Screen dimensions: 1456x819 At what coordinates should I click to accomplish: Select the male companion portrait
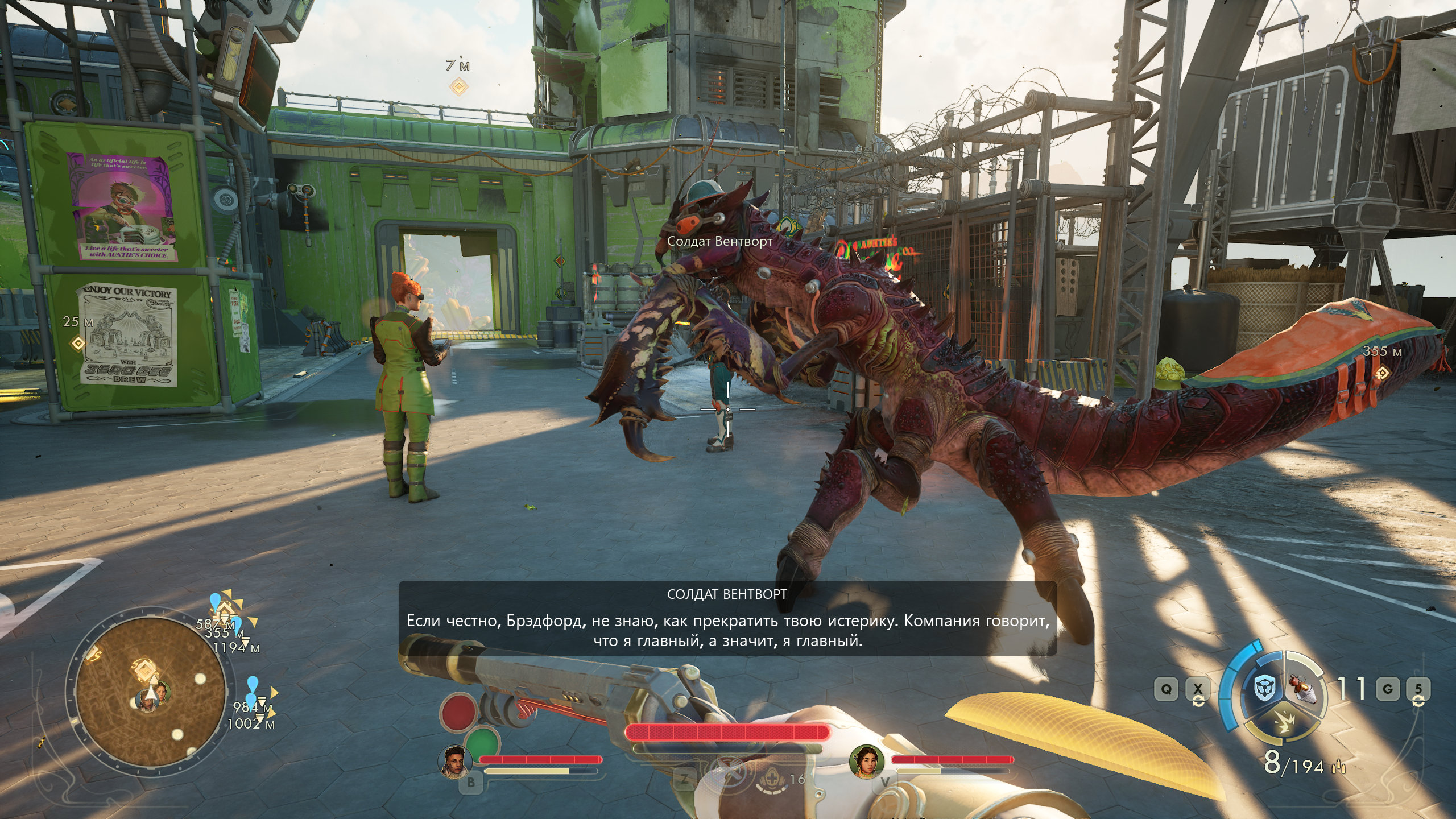456,760
